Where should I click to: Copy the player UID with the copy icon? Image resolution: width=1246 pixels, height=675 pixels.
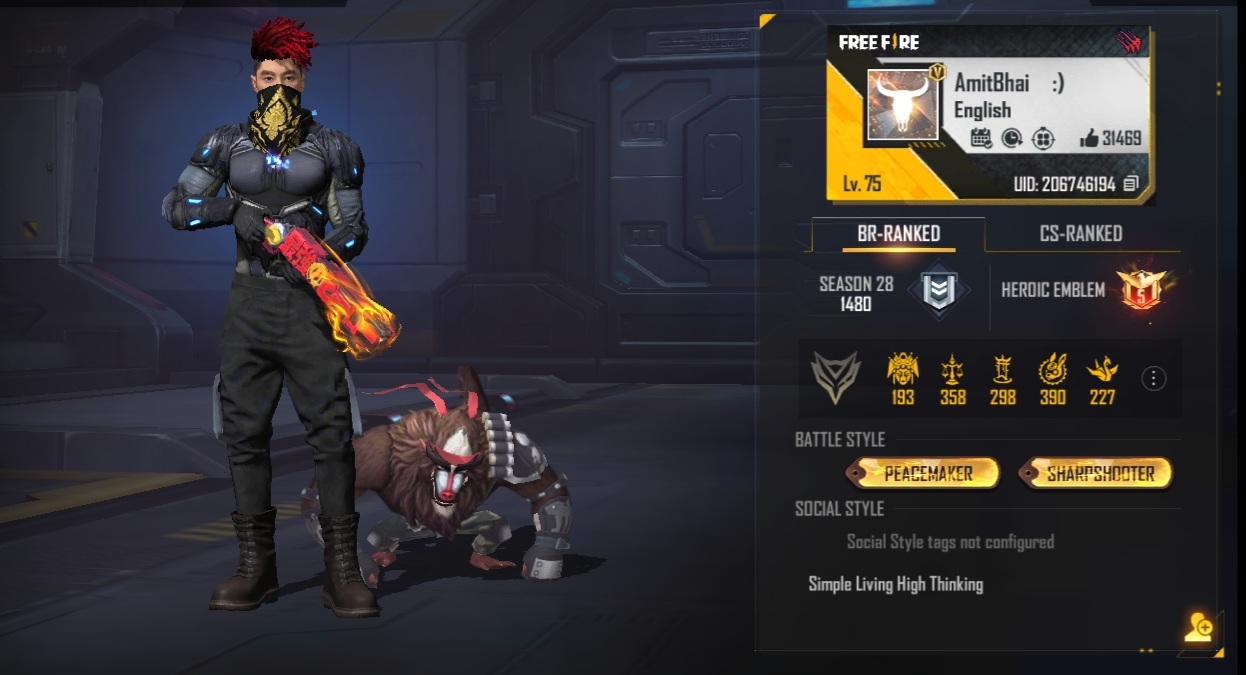pos(1131,183)
